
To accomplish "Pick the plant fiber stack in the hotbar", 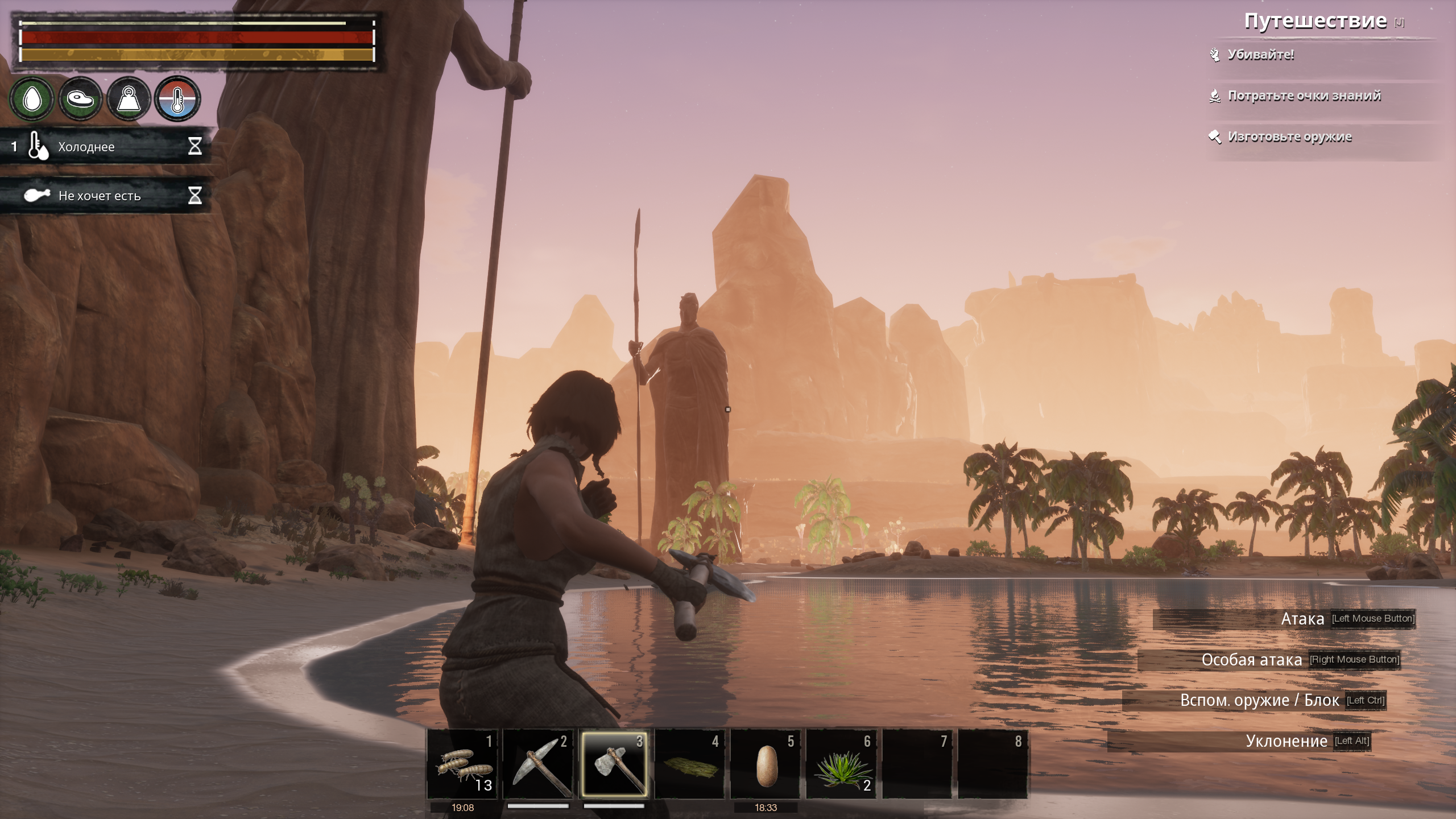I will 842,764.
